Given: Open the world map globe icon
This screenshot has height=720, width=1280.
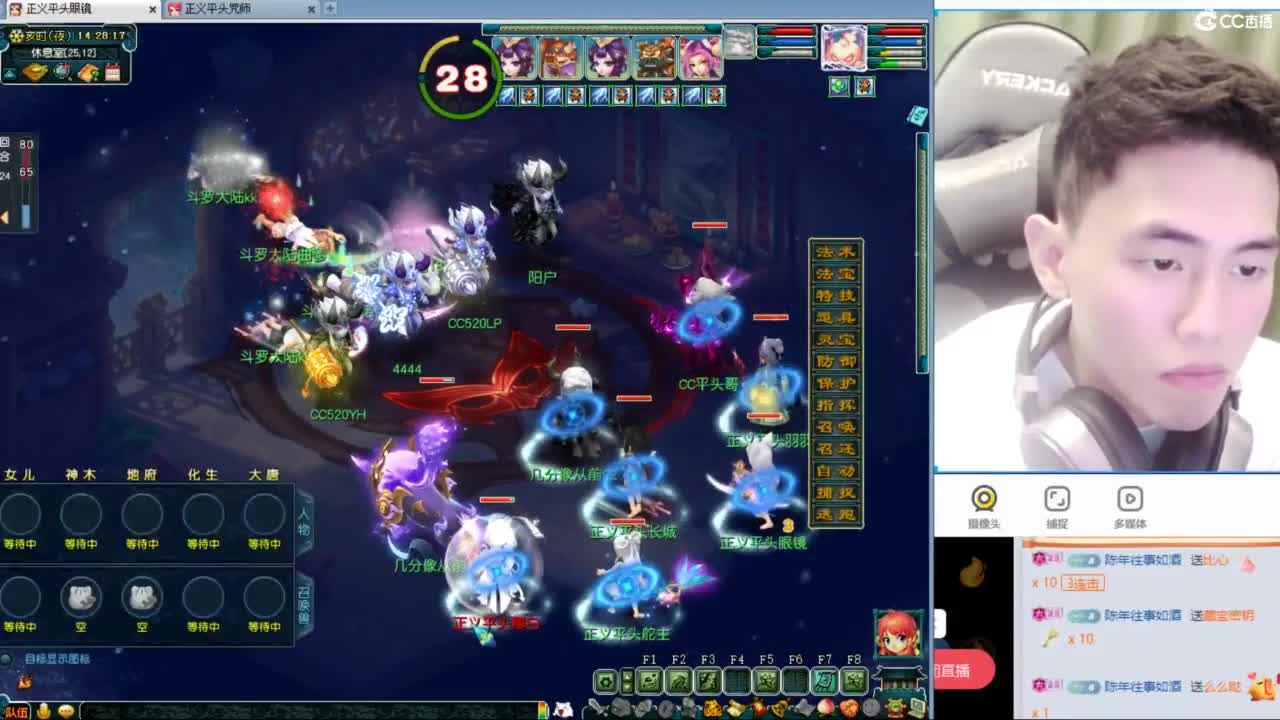Looking at the screenshot, I should 59,72.
